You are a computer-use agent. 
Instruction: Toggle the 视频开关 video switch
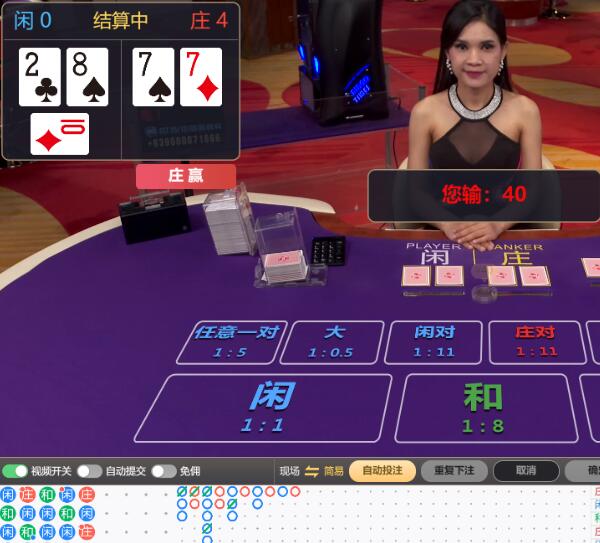click(x=15, y=471)
